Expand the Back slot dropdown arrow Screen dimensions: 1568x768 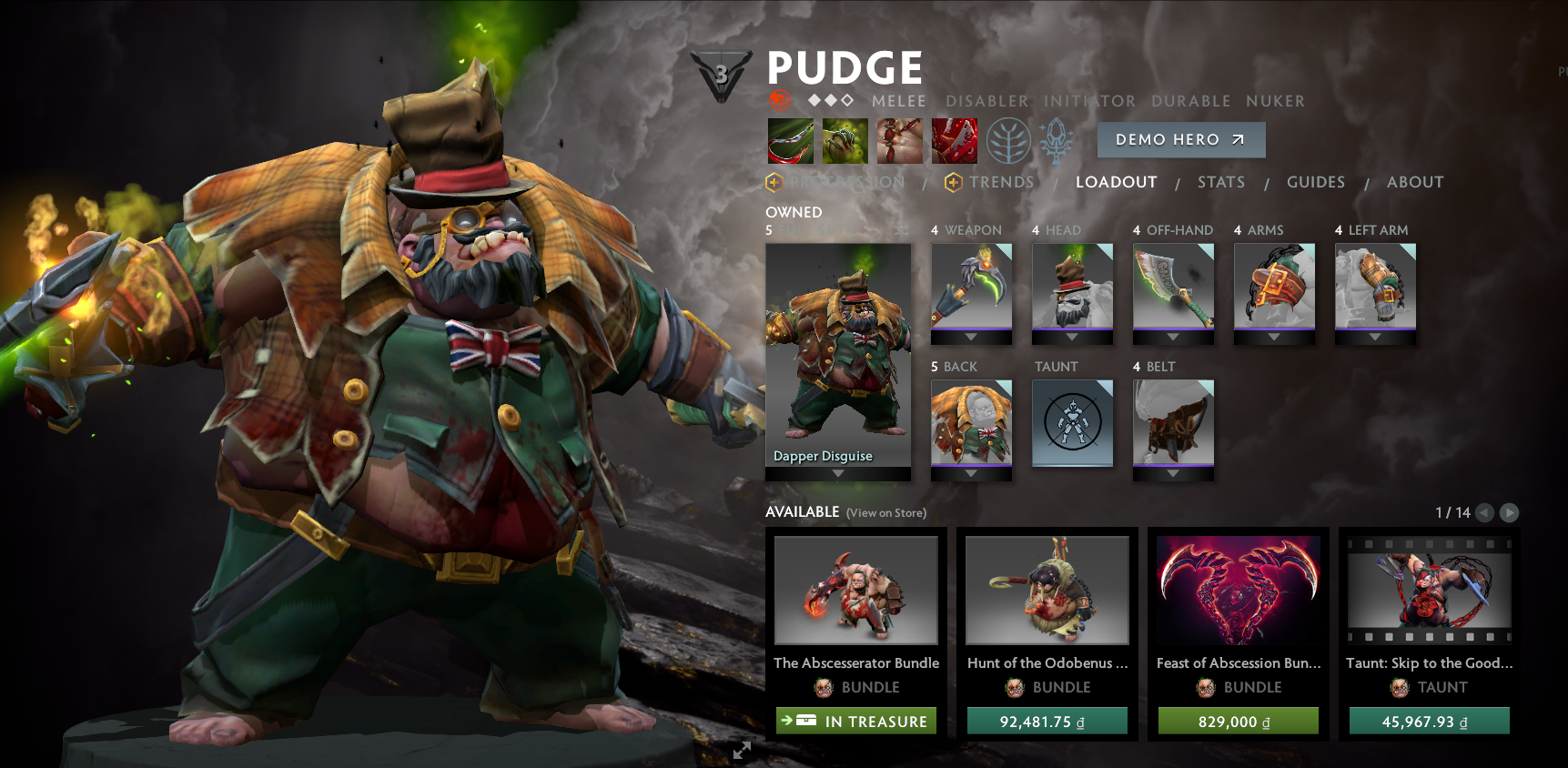[971, 474]
